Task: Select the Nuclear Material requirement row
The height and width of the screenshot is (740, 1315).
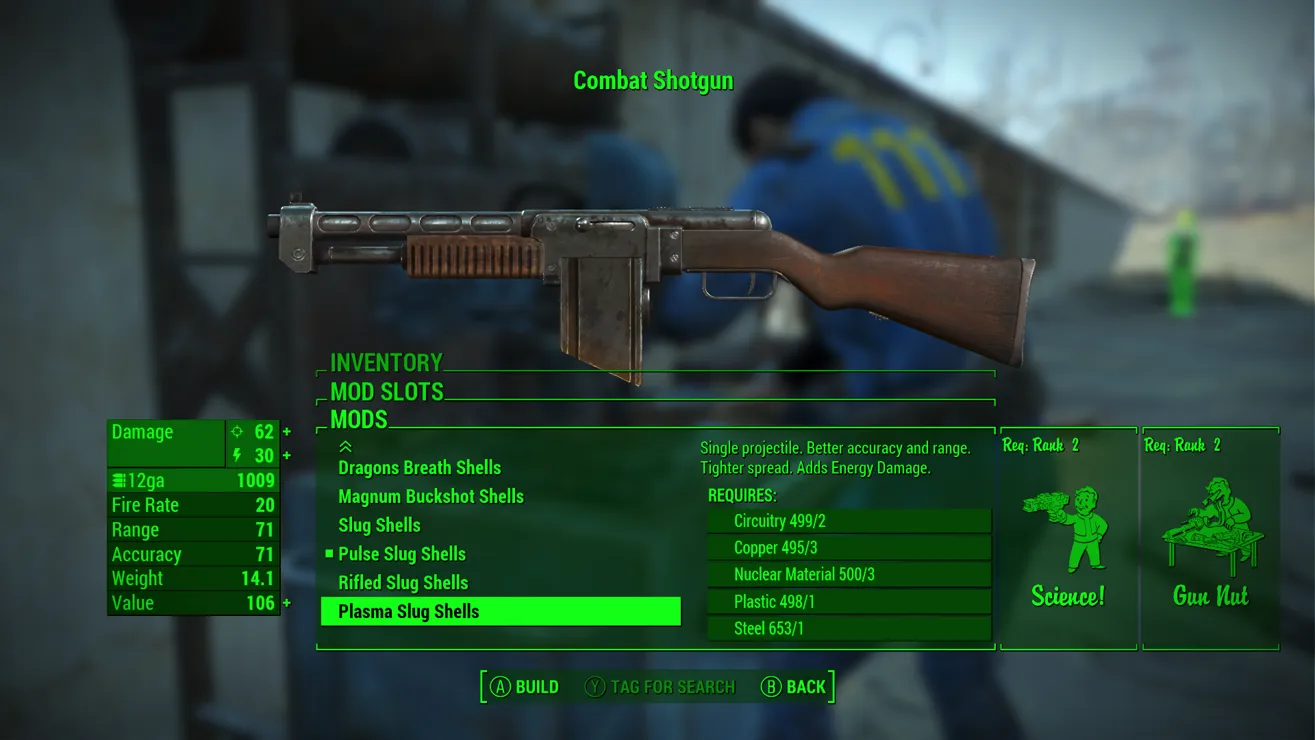Action: [849, 575]
